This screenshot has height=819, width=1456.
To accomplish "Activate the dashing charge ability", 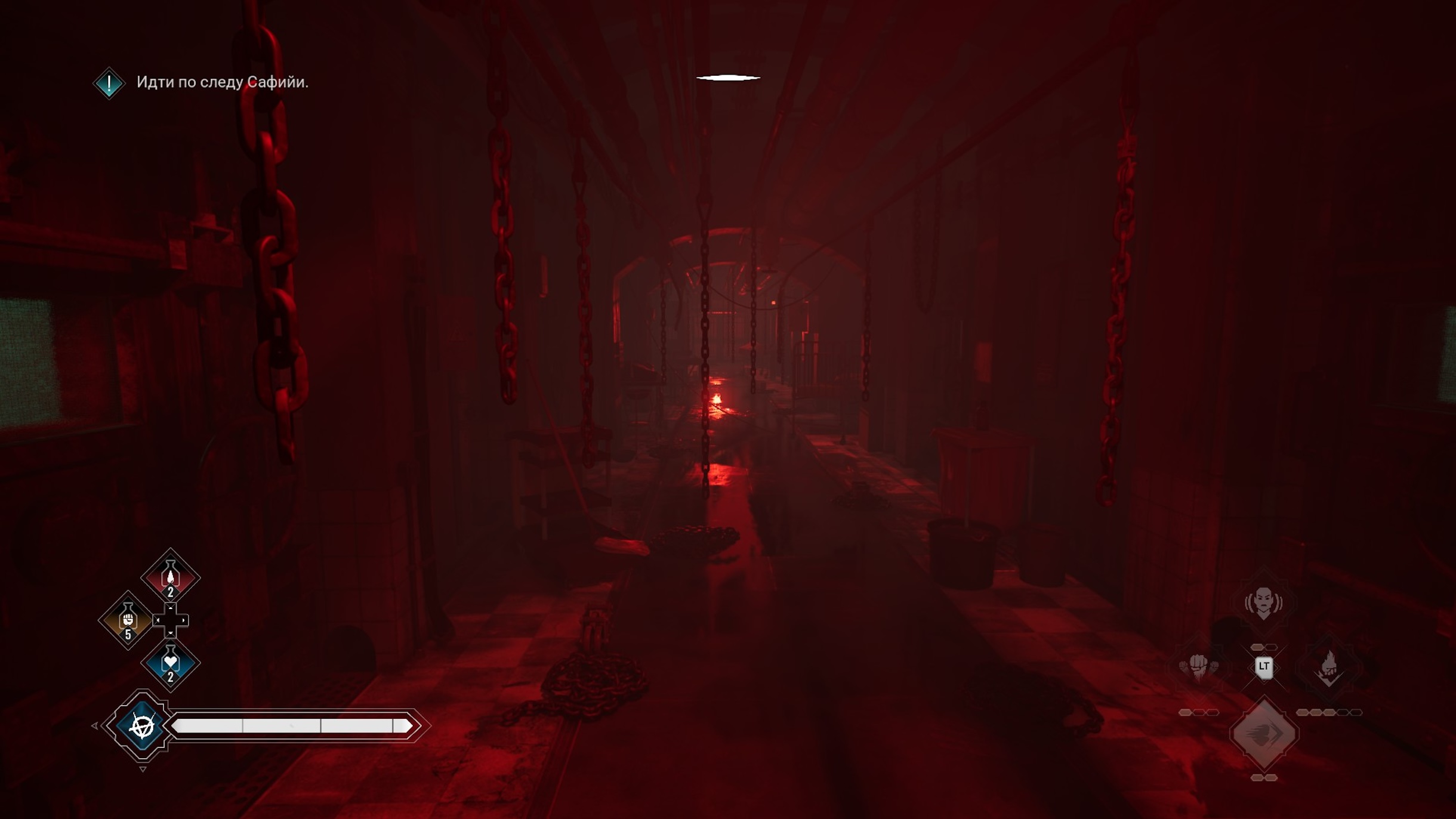I will click(x=1263, y=733).
